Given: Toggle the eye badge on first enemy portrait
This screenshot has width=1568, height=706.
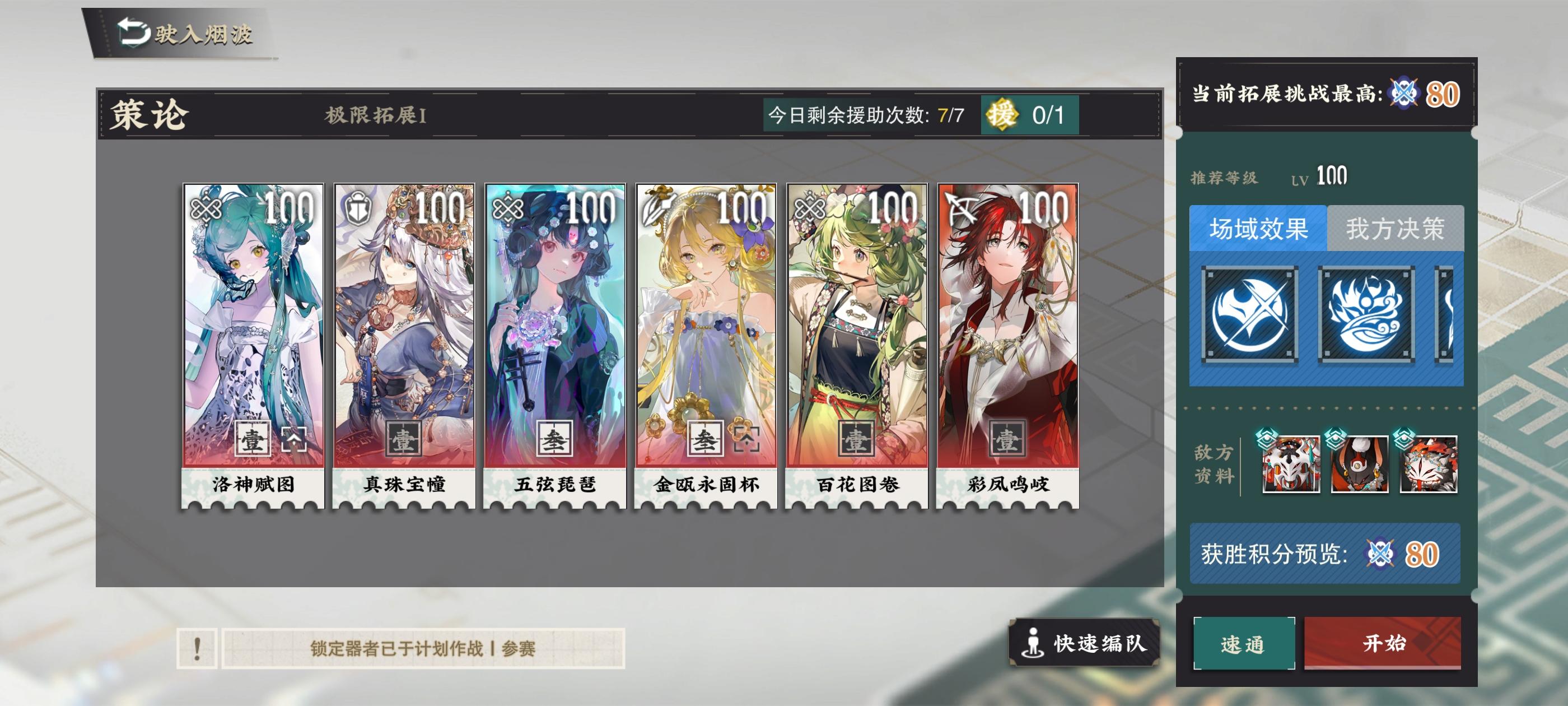Looking at the screenshot, I should coord(1267,440).
